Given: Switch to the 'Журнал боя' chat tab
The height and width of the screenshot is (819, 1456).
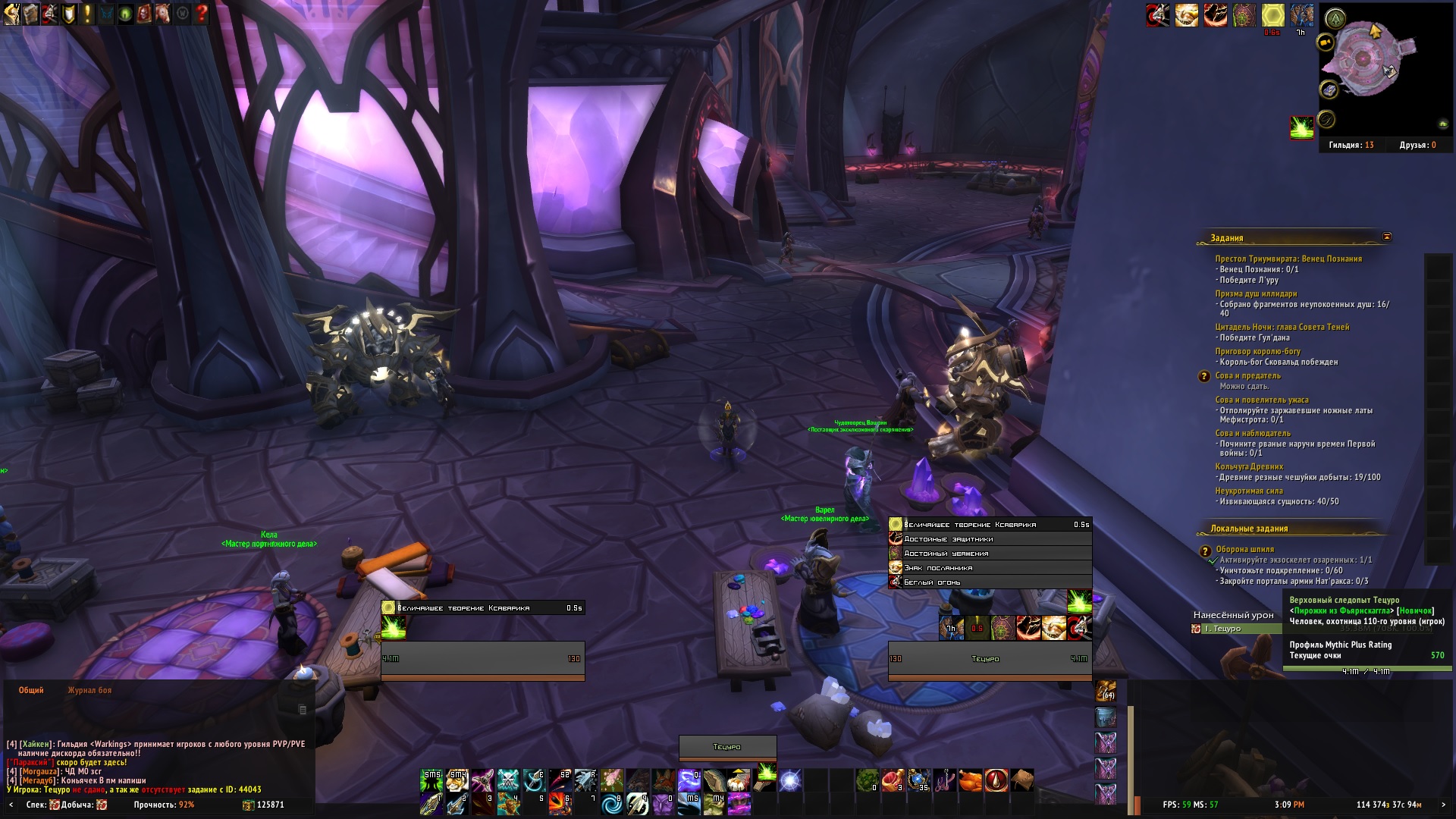Looking at the screenshot, I should click(x=89, y=690).
